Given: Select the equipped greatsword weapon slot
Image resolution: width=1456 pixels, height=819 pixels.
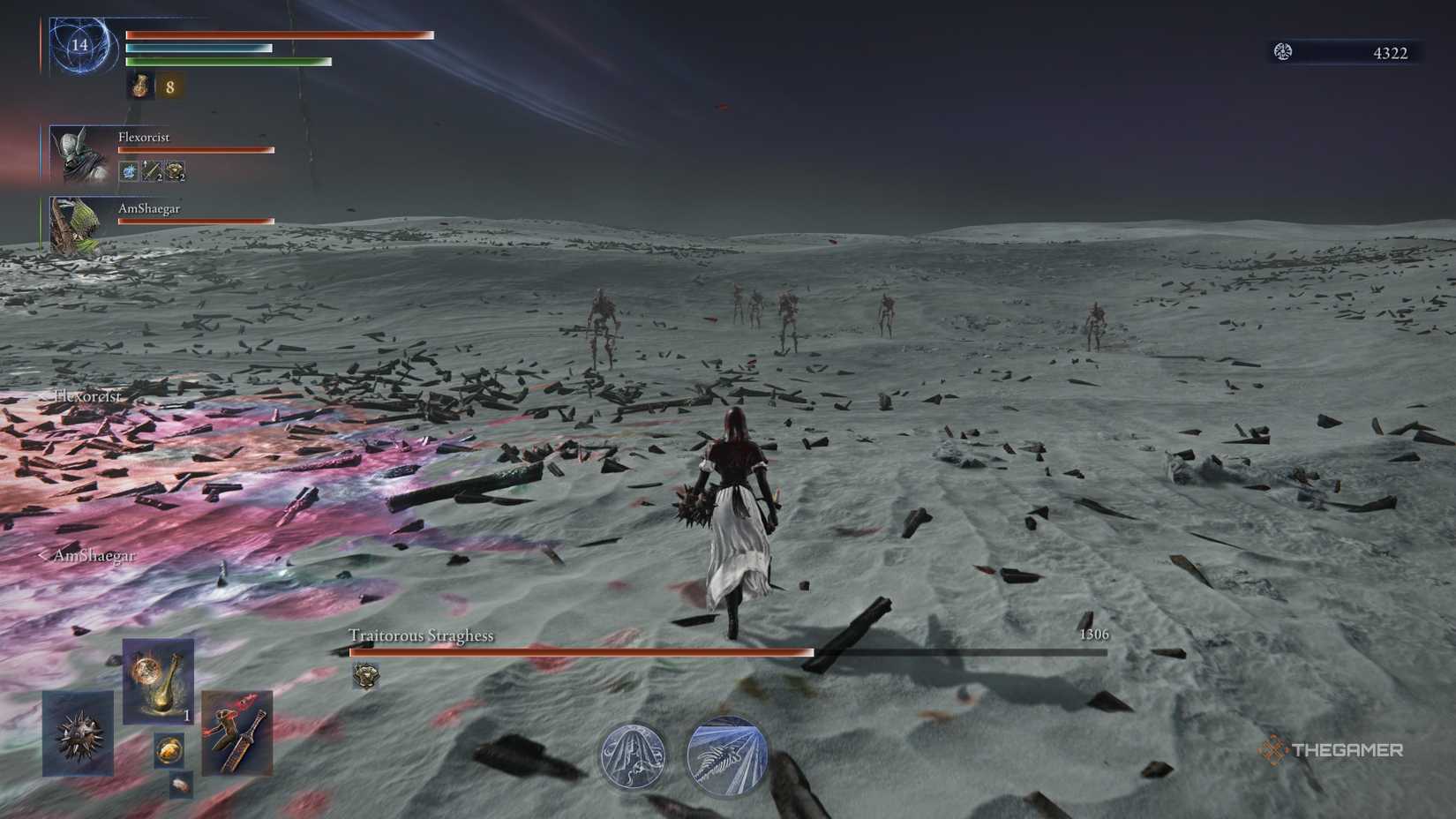Looking at the screenshot, I should tap(237, 734).
